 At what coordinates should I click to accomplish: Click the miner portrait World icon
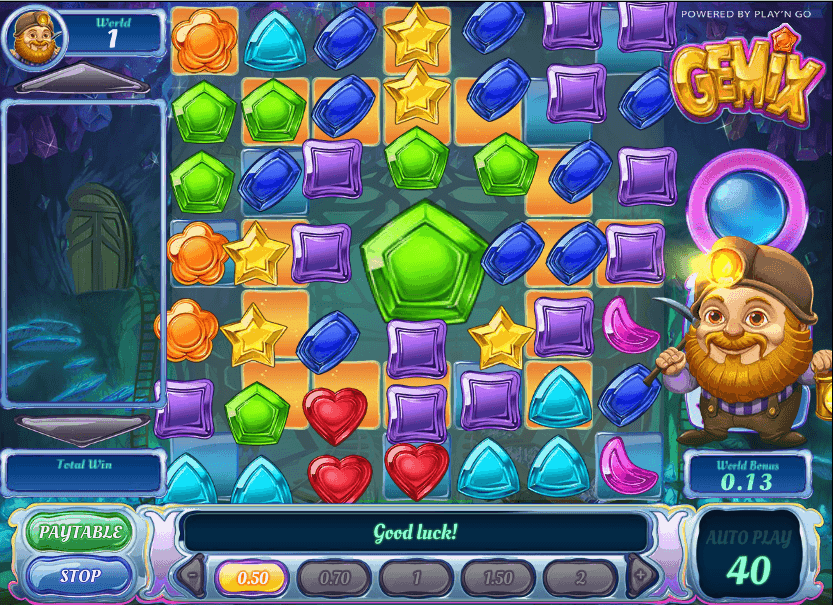pos(34,36)
